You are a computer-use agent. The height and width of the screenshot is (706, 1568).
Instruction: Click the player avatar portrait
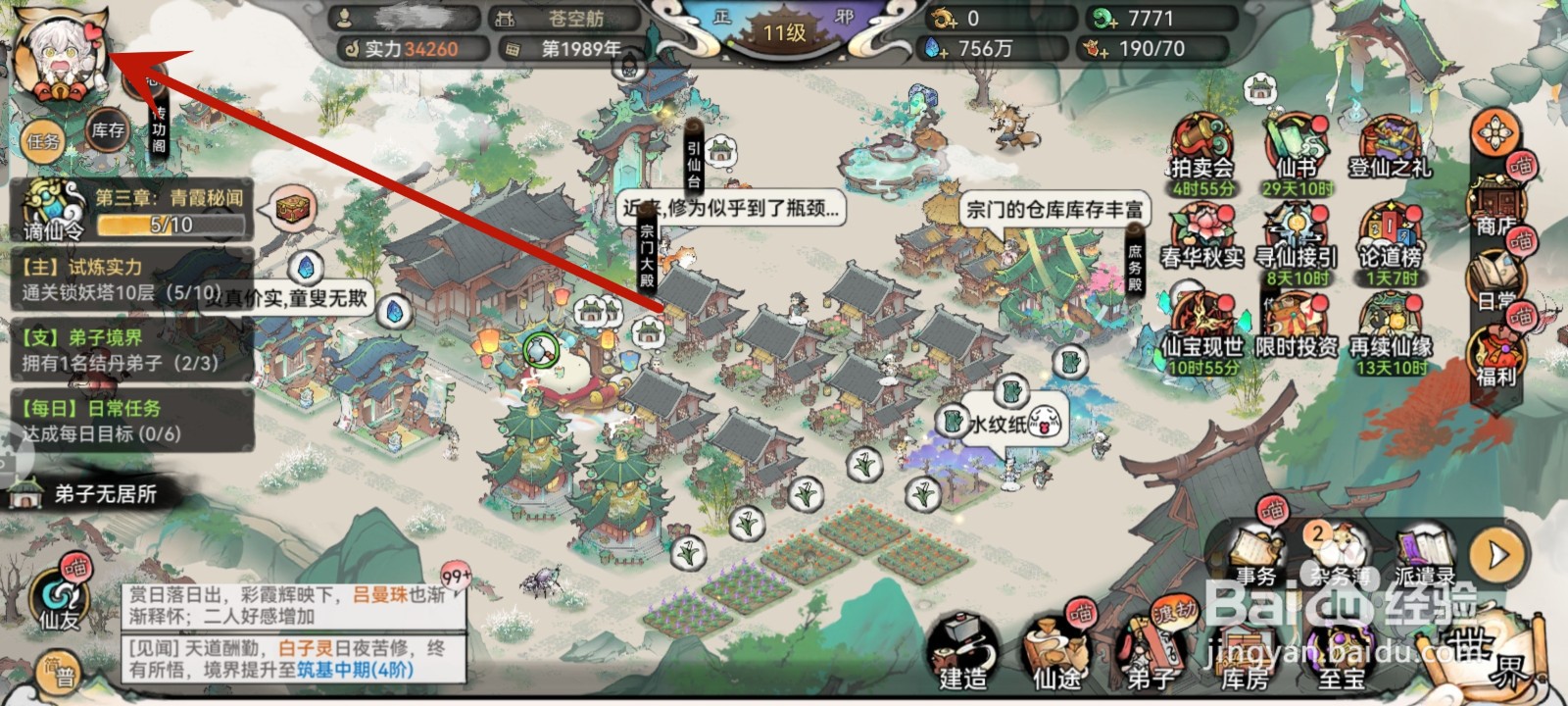click(59, 54)
